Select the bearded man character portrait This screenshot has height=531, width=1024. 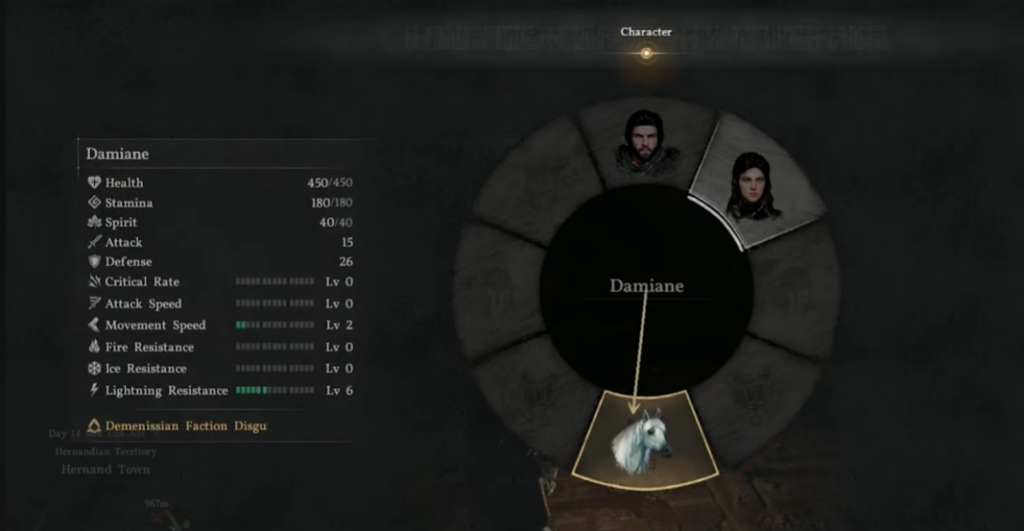tap(645, 140)
